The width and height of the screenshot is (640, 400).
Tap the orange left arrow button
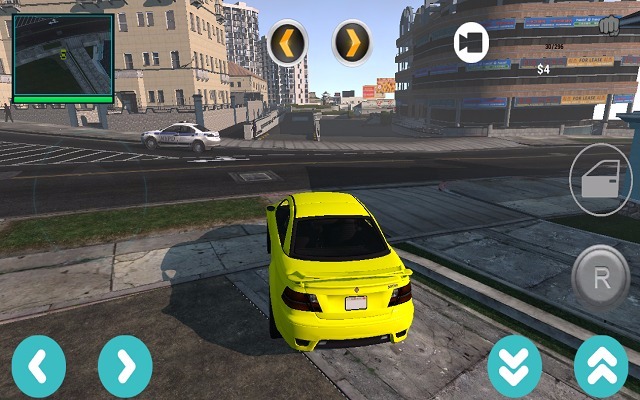pyautogui.click(x=287, y=43)
